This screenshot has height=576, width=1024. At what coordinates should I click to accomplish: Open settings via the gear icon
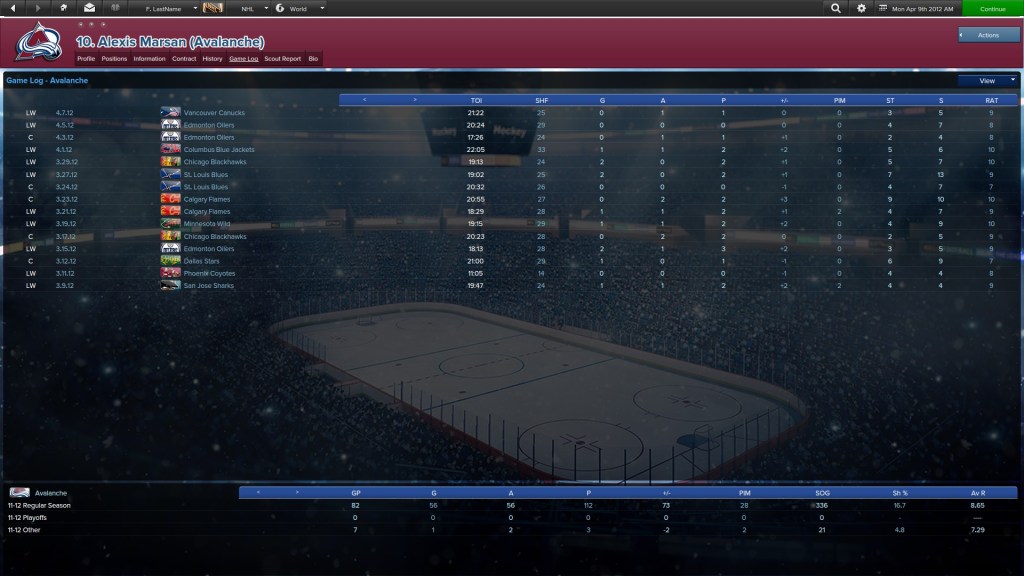862,8
